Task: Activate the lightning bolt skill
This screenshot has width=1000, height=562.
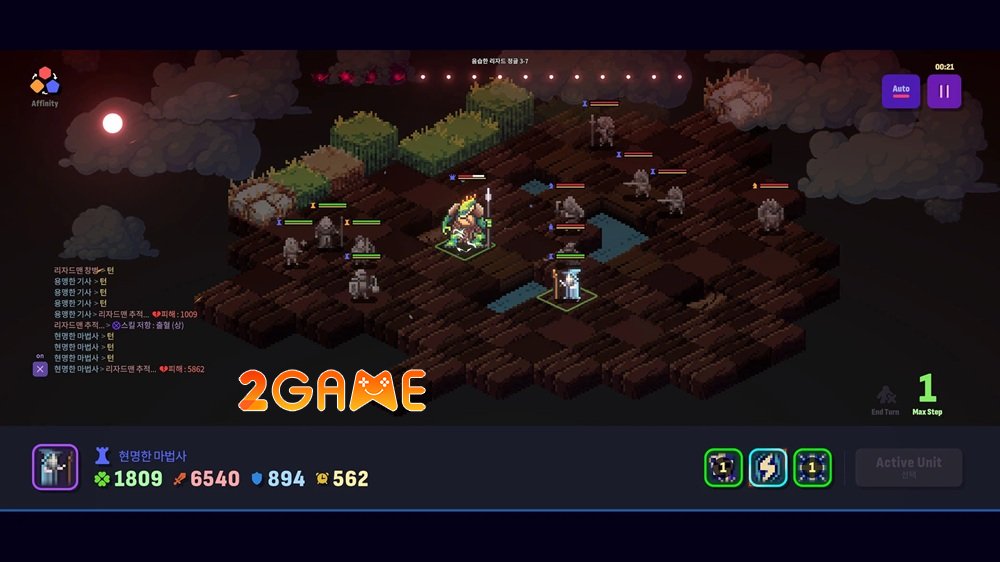Action: [768, 467]
